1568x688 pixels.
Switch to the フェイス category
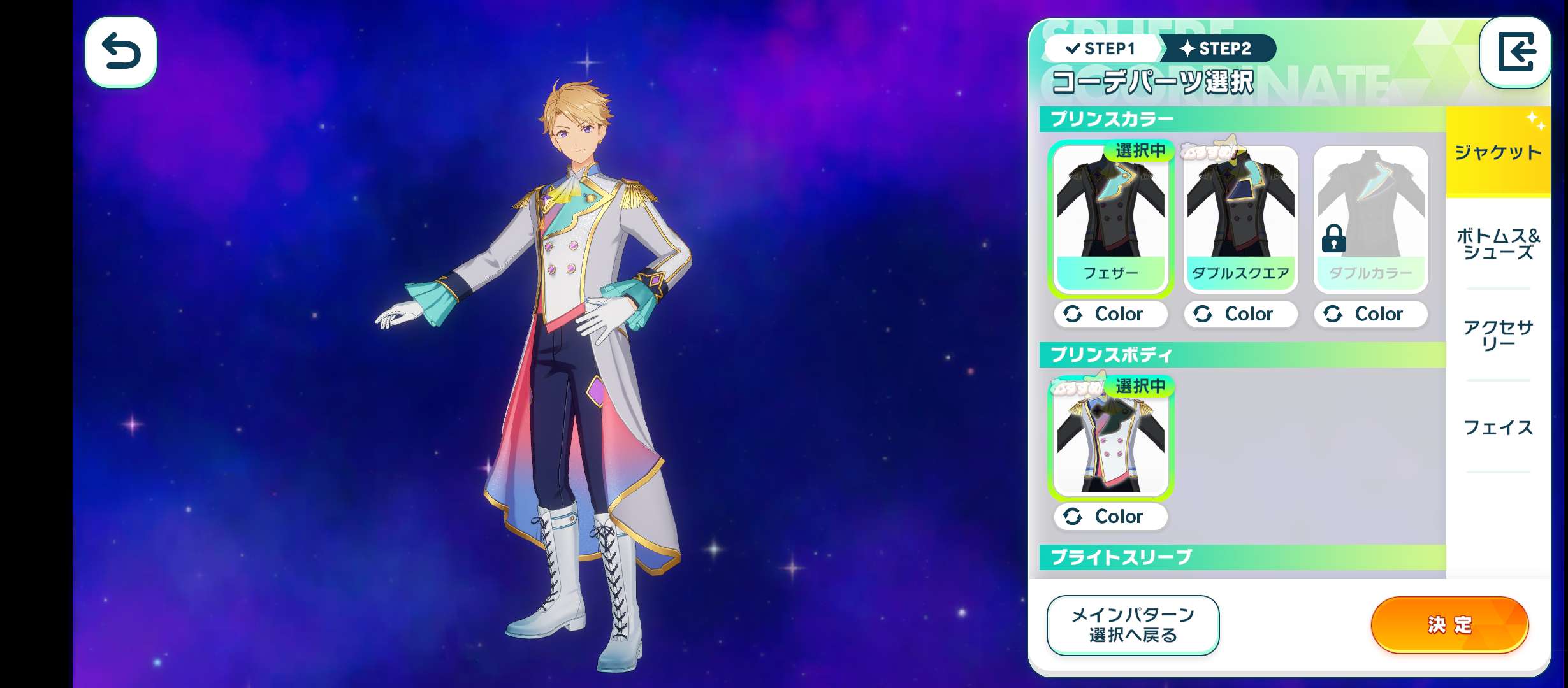point(1498,427)
